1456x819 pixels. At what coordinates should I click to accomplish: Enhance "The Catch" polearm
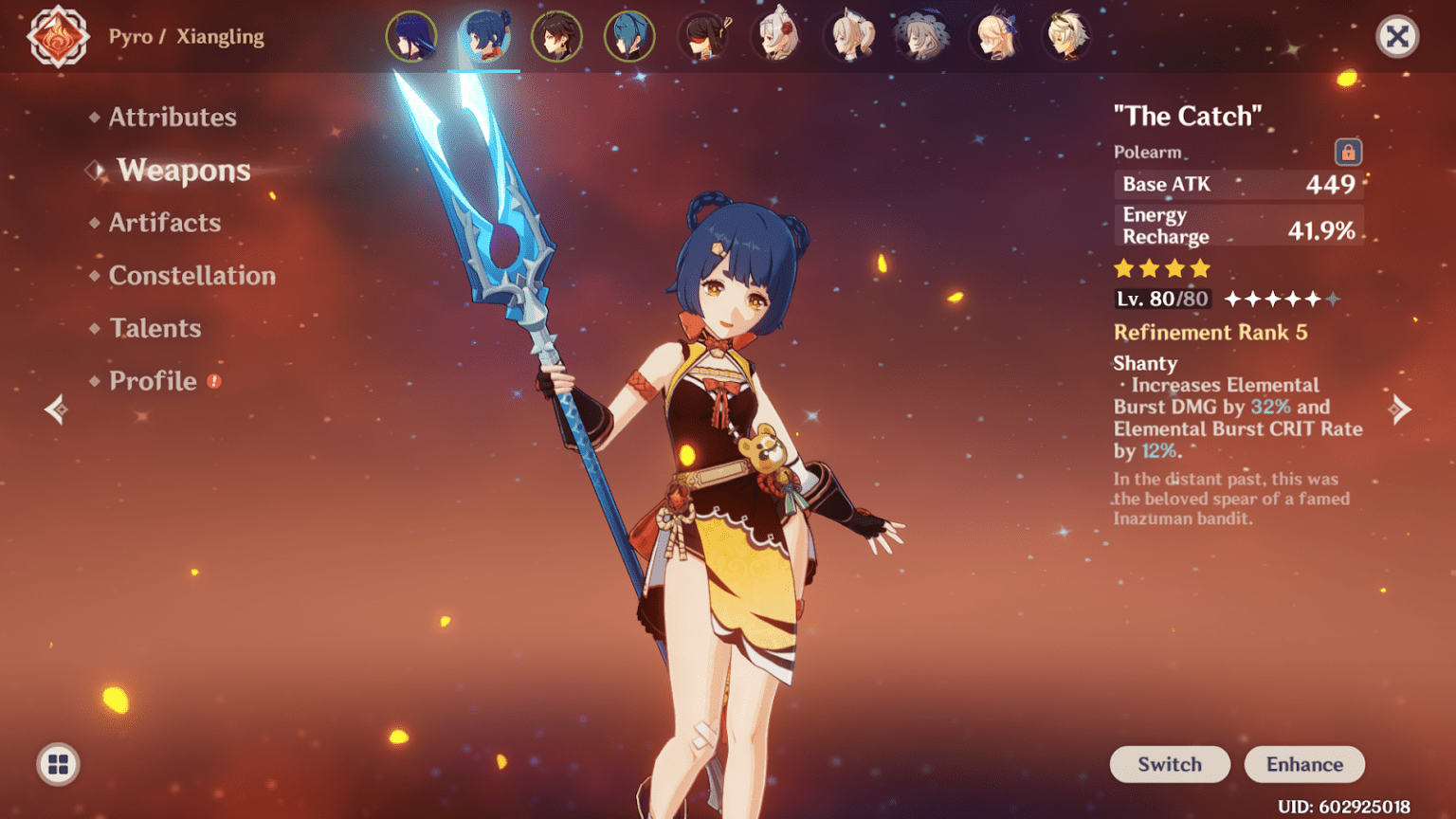(1303, 764)
